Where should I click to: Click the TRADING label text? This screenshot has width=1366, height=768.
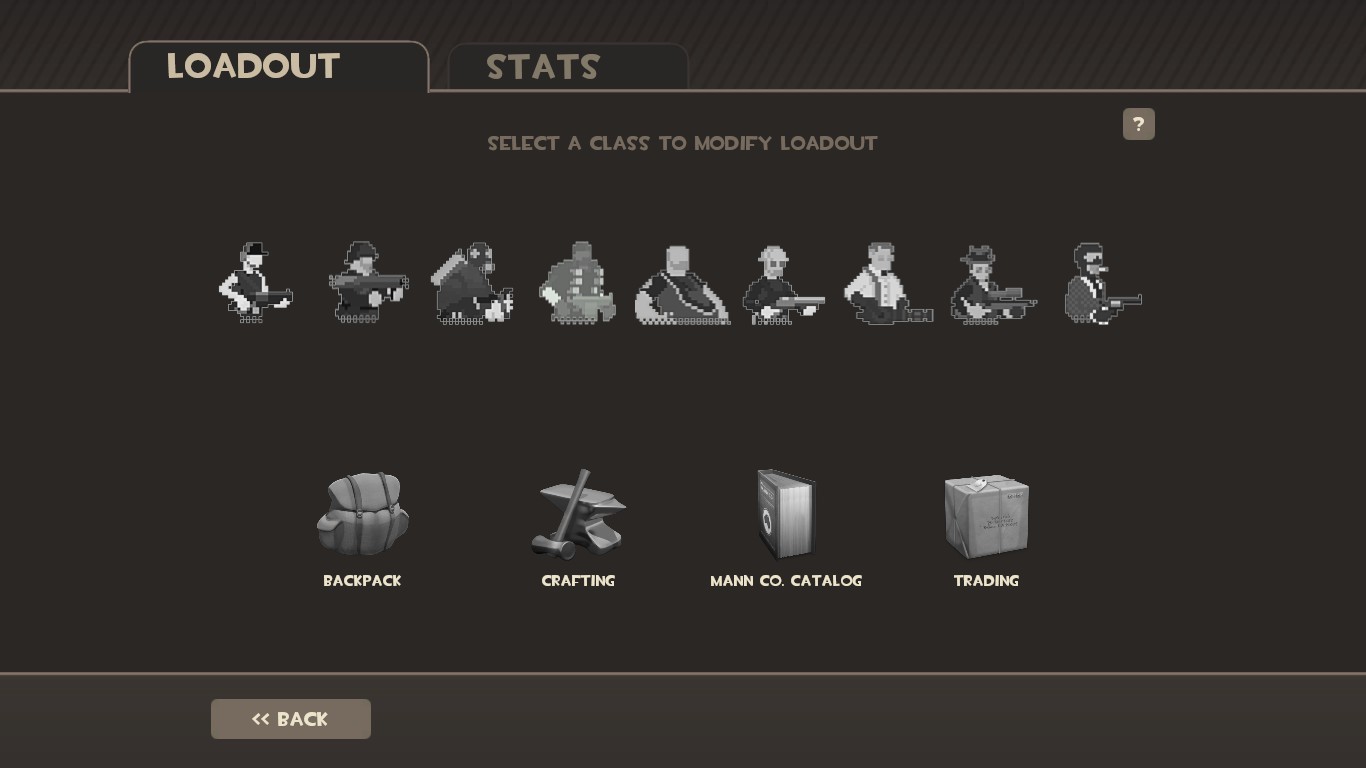point(986,581)
